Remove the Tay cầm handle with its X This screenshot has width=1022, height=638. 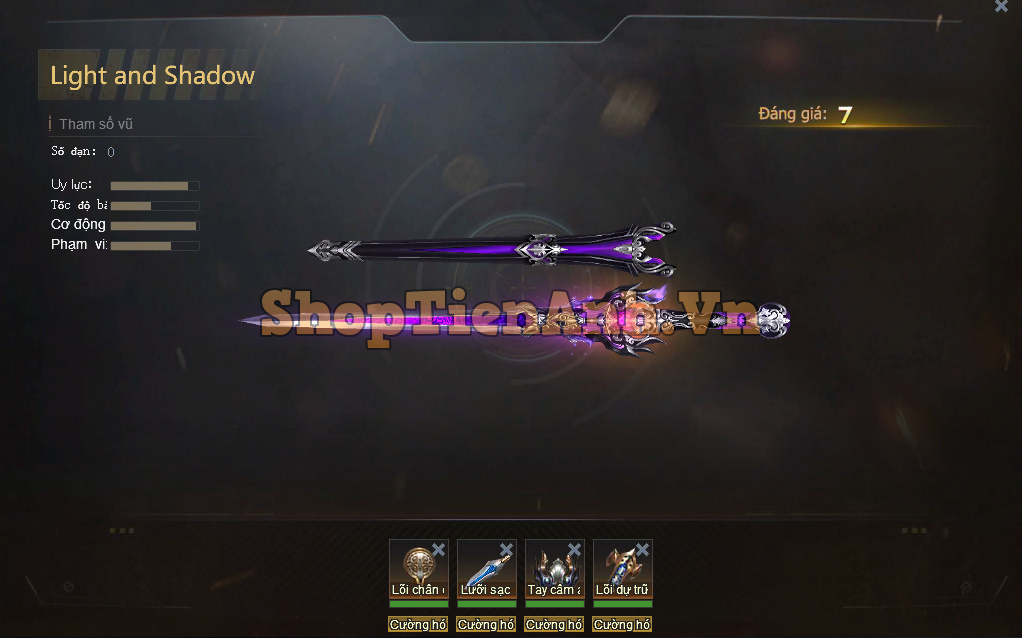574,550
